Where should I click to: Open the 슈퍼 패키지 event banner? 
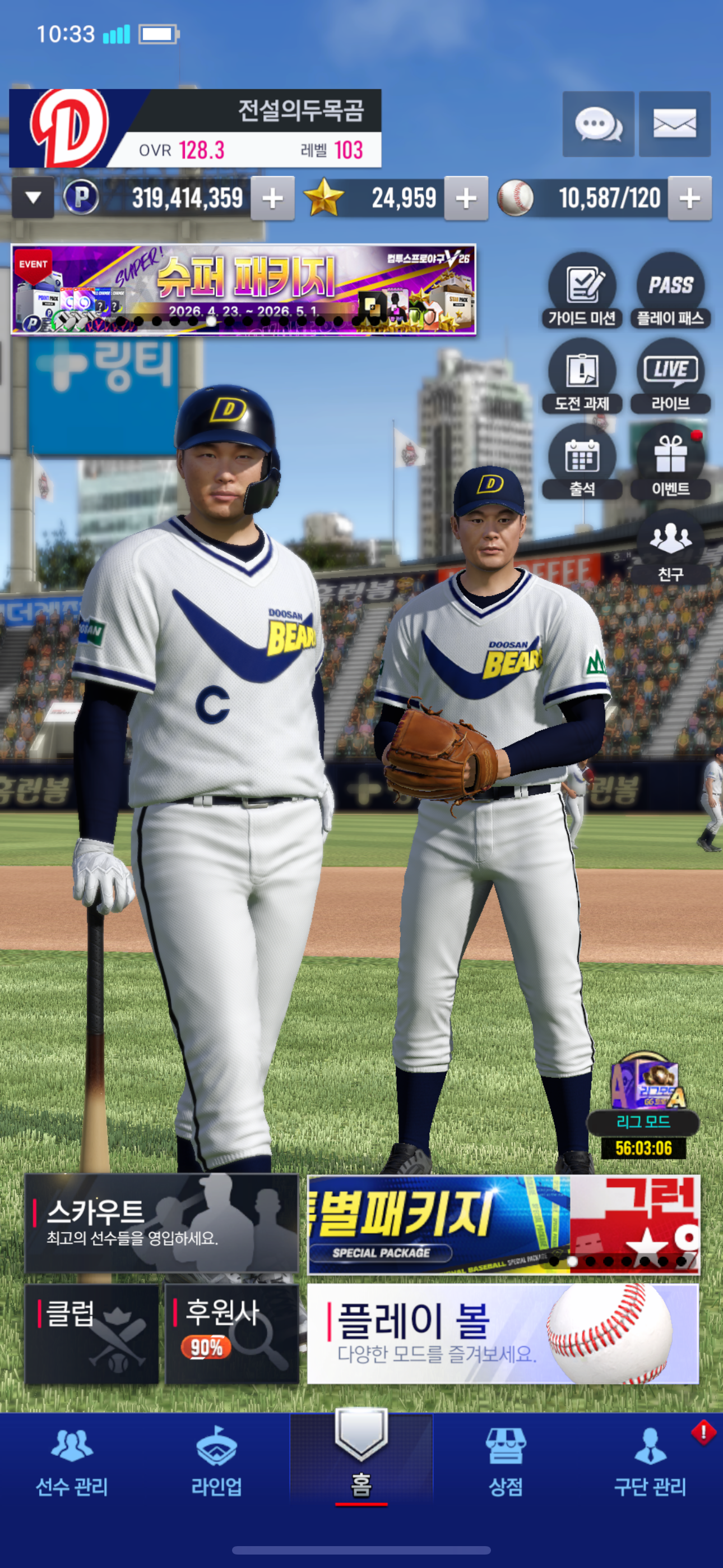[243, 290]
